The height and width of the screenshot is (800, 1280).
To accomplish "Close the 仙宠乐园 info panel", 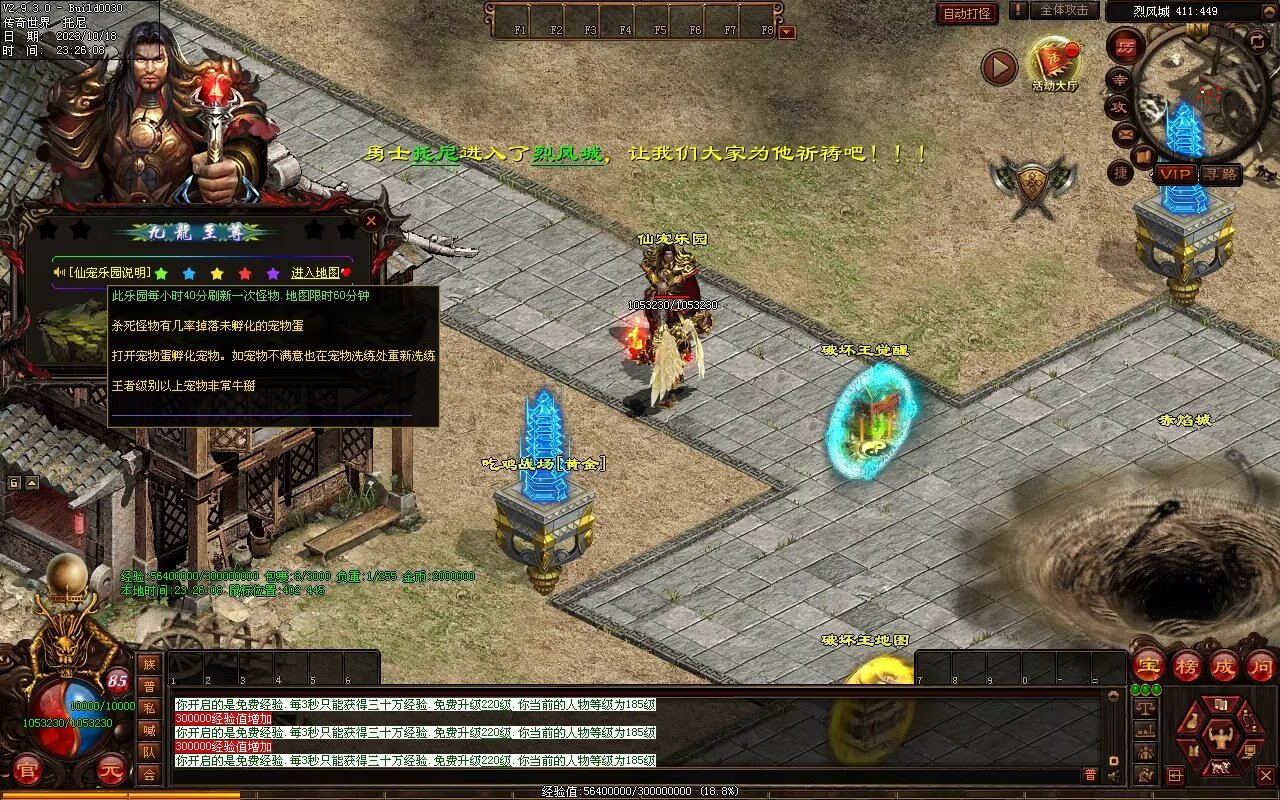I will pyautogui.click(x=371, y=219).
